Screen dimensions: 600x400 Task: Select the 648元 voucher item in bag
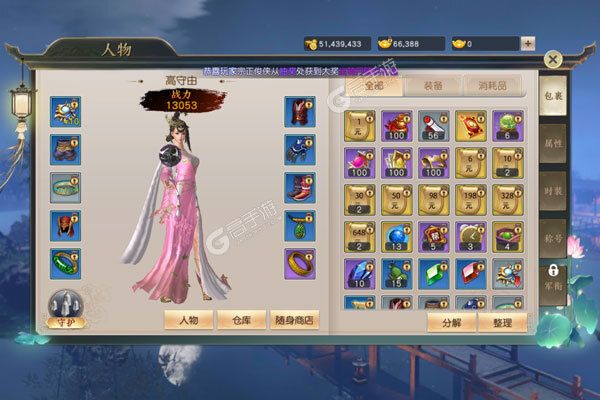pyautogui.click(x=358, y=235)
